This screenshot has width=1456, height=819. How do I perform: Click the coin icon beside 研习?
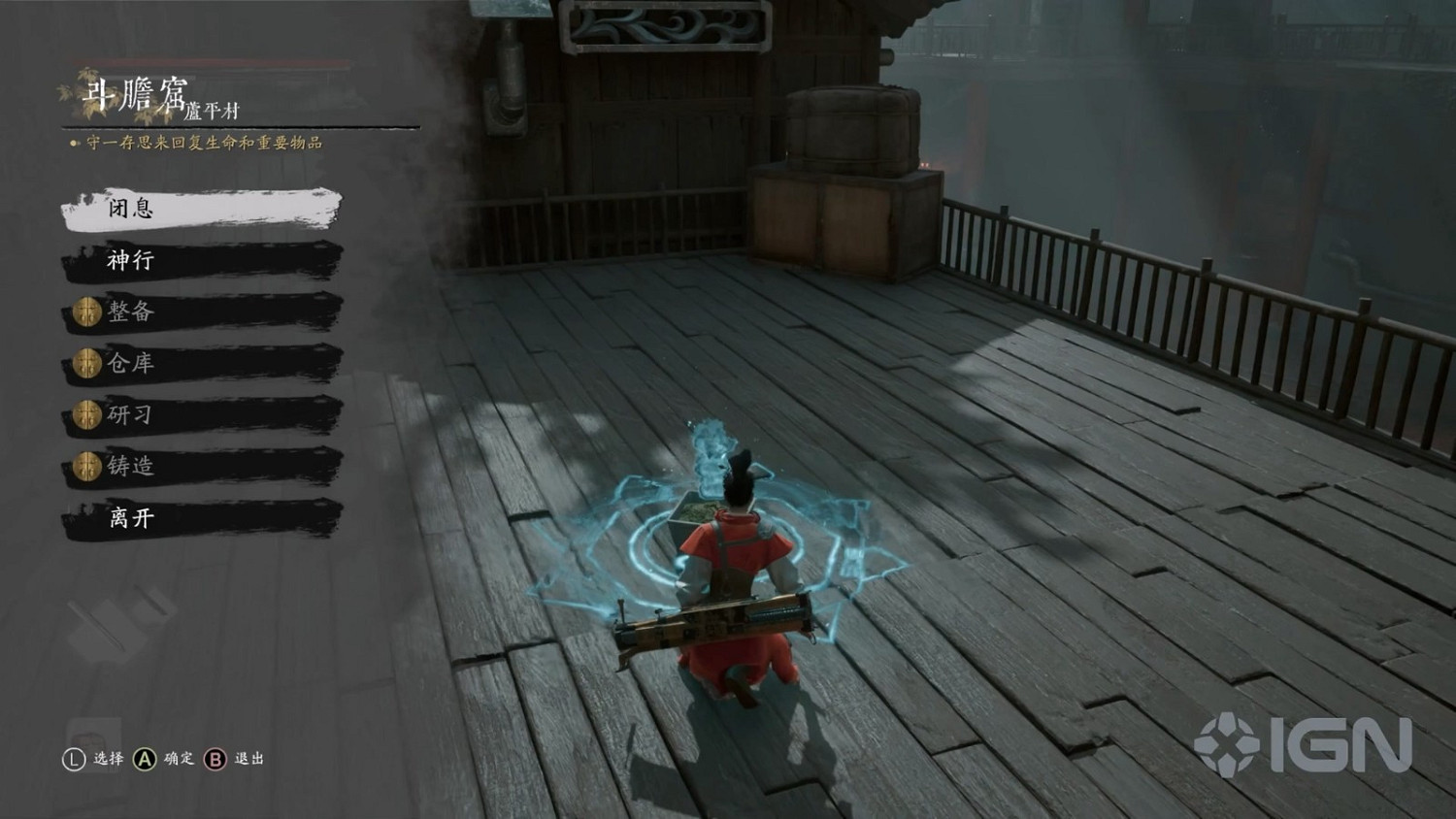coord(85,414)
